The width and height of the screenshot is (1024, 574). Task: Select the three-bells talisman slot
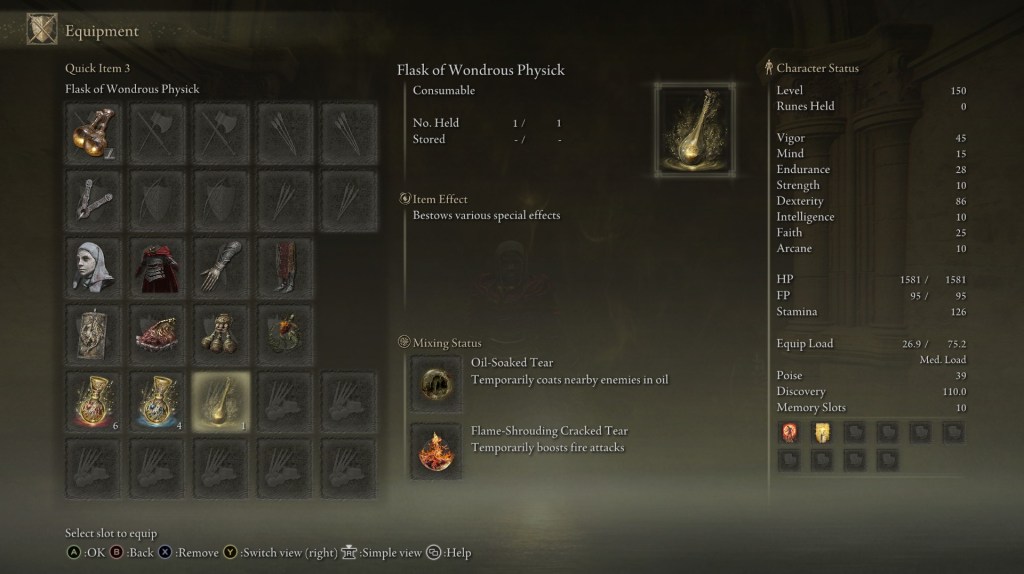point(221,332)
